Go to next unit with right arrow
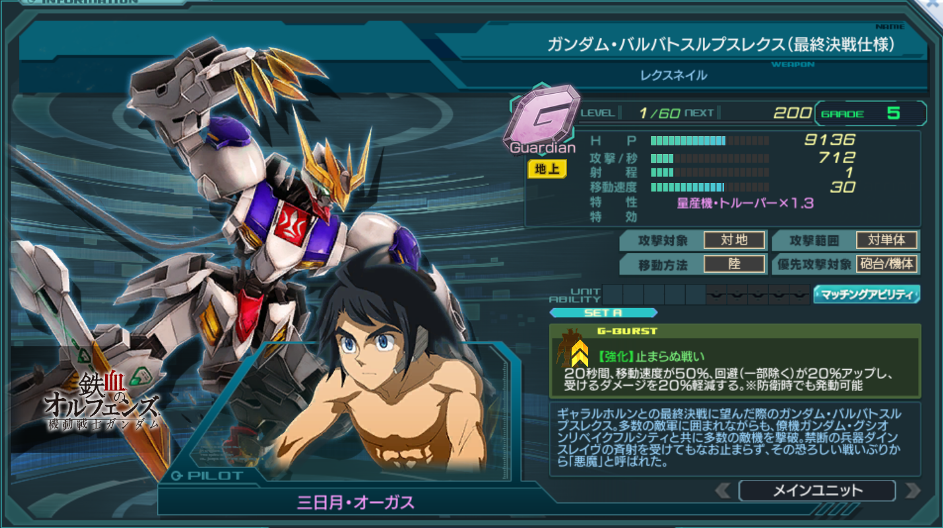 pos(911,490)
